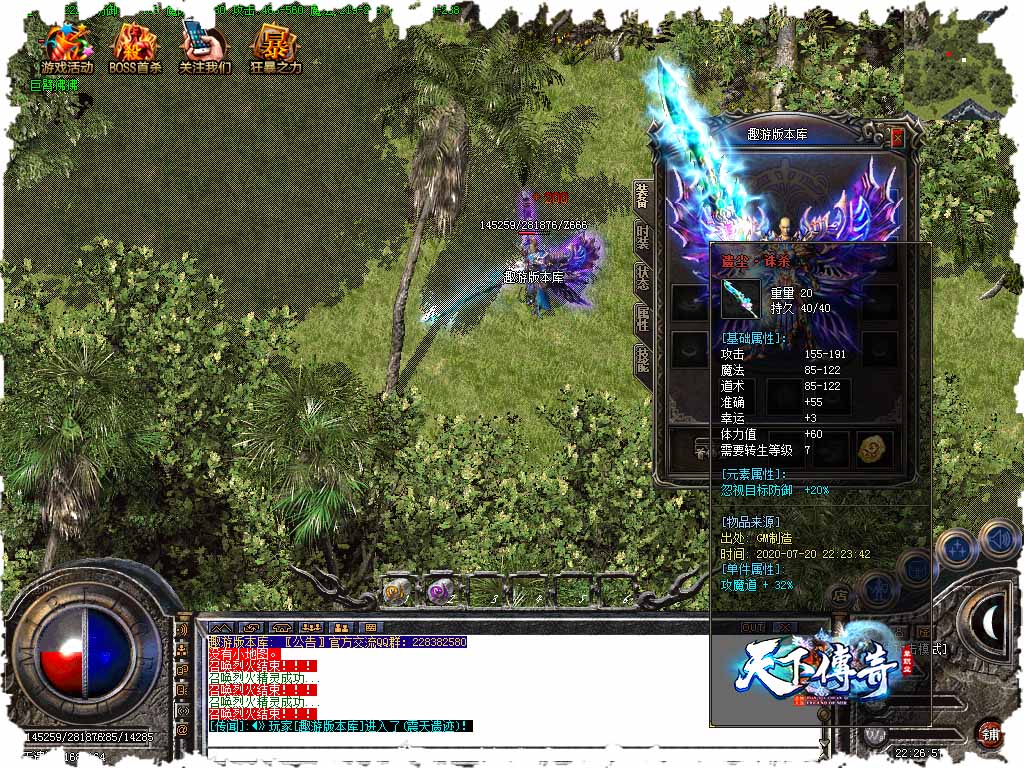Click the blue four-star round button

tap(958, 548)
